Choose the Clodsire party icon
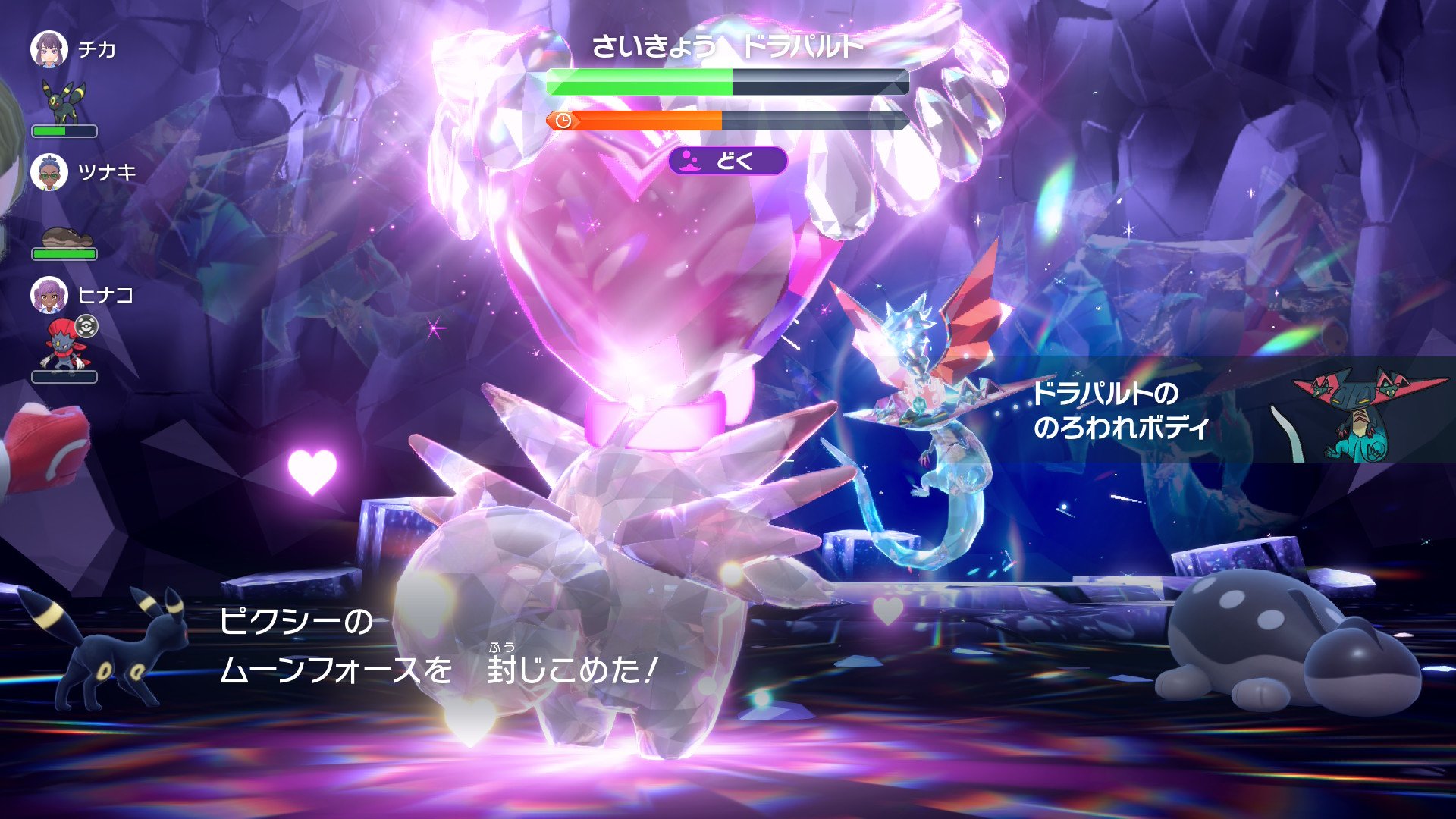The height and width of the screenshot is (819, 1456). 65,237
